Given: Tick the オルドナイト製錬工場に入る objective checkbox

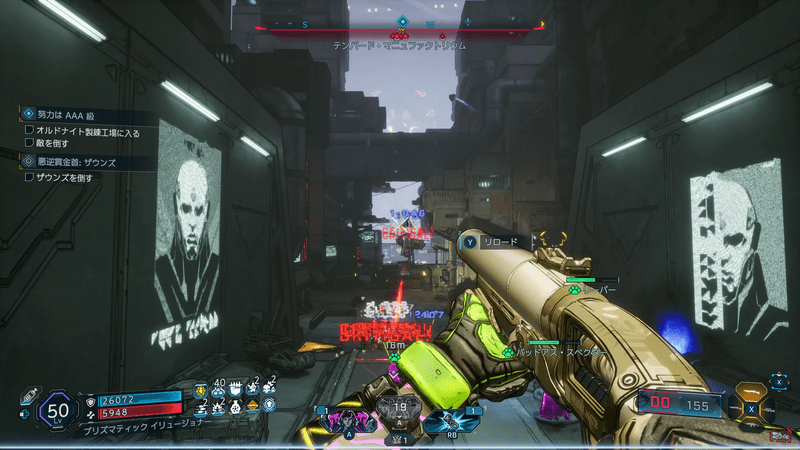Looking at the screenshot, I should pos(29,130).
